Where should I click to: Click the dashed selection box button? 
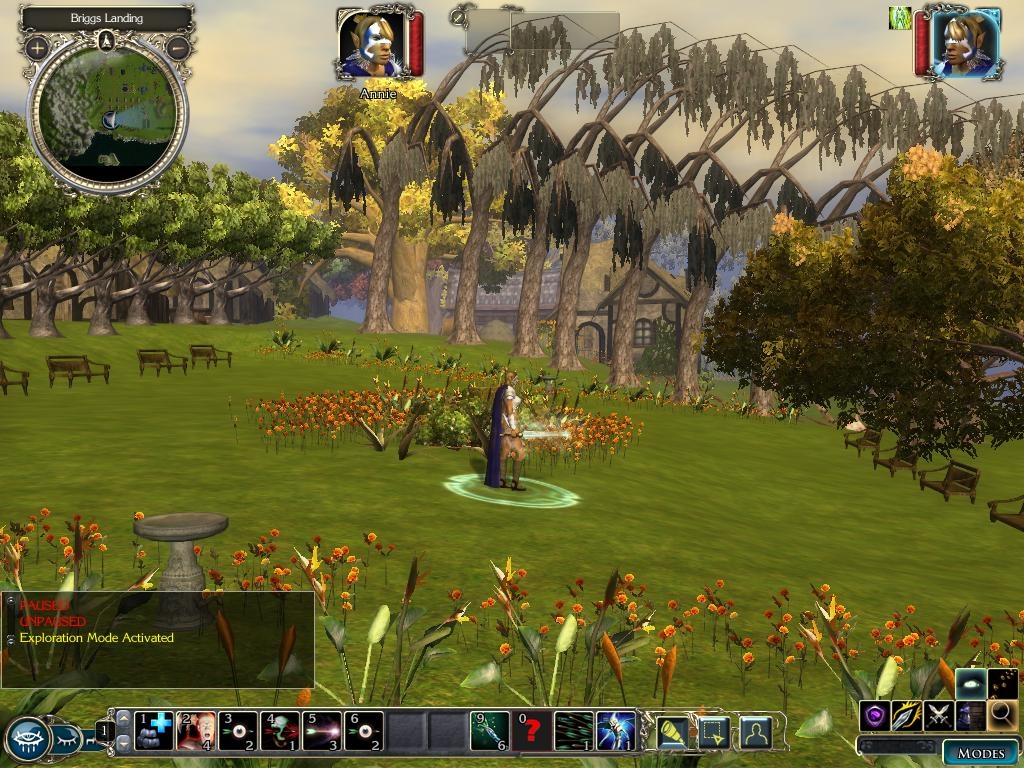[713, 733]
